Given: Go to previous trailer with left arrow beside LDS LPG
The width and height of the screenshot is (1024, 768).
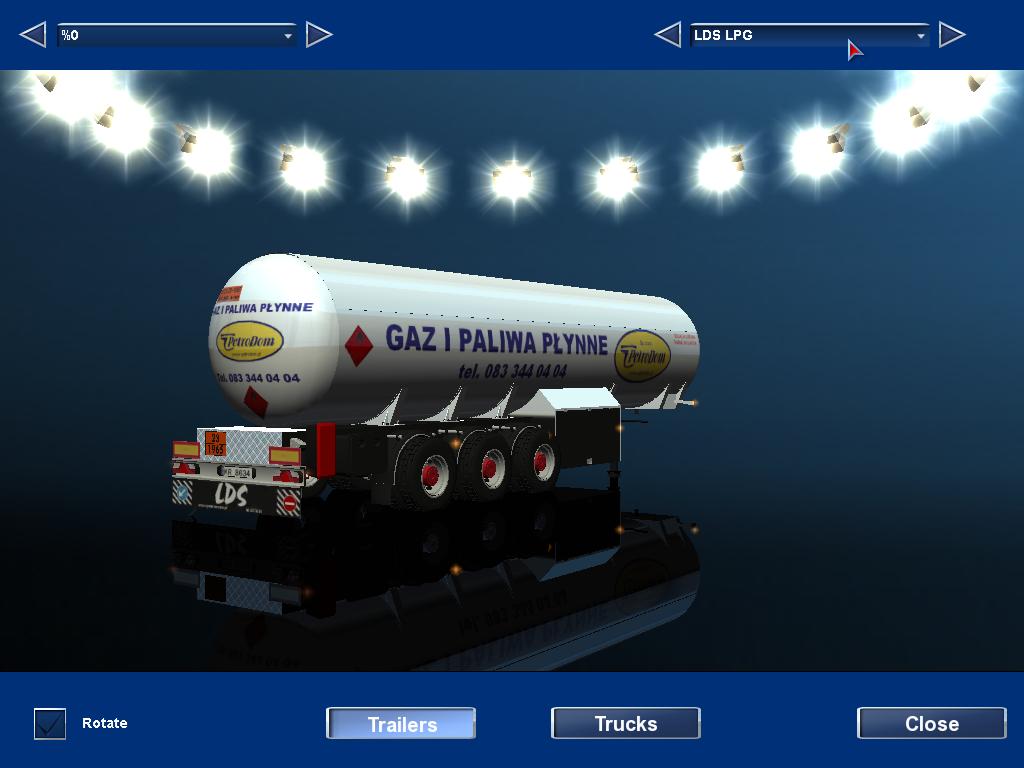Looking at the screenshot, I should (667, 35).
